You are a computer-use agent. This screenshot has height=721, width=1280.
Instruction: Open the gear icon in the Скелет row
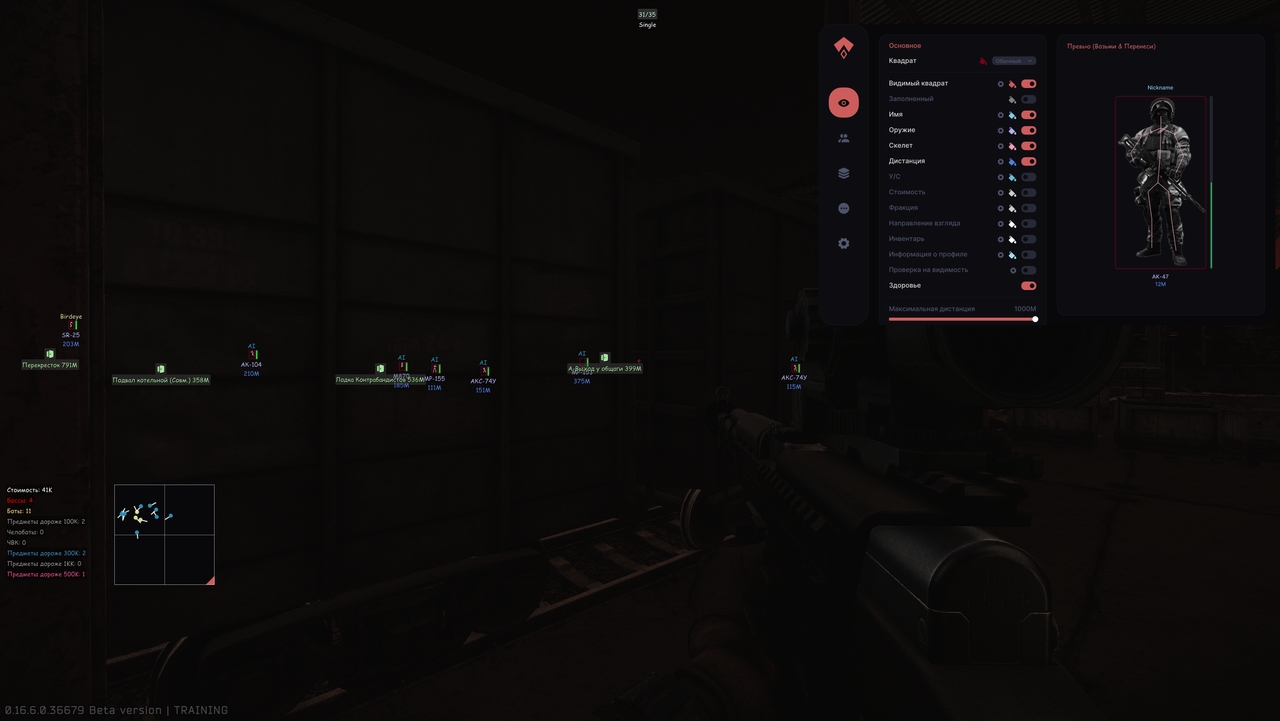click(x=1000, y=145)
